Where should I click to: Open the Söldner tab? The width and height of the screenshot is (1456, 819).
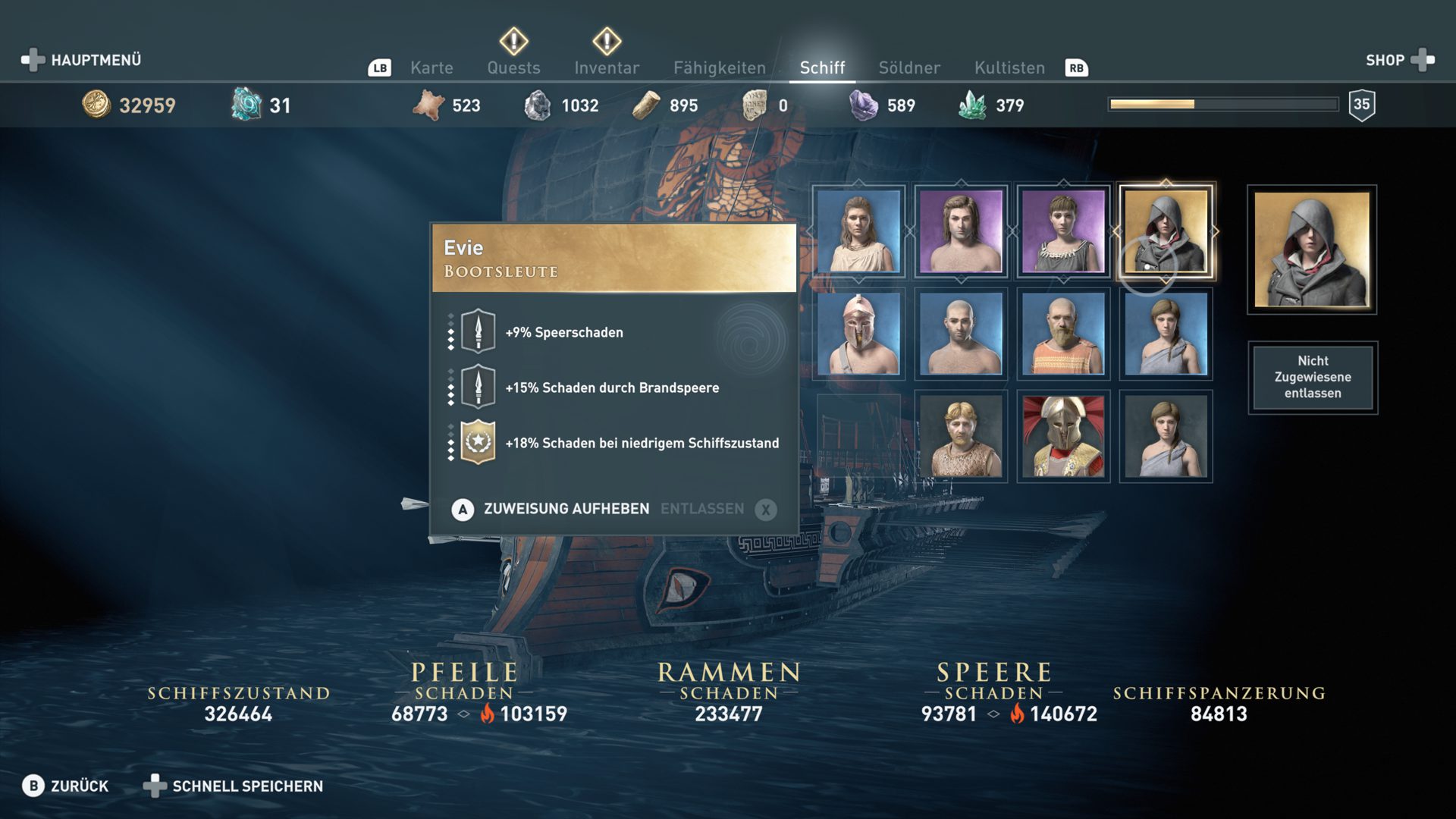click(x=908, y=67)
